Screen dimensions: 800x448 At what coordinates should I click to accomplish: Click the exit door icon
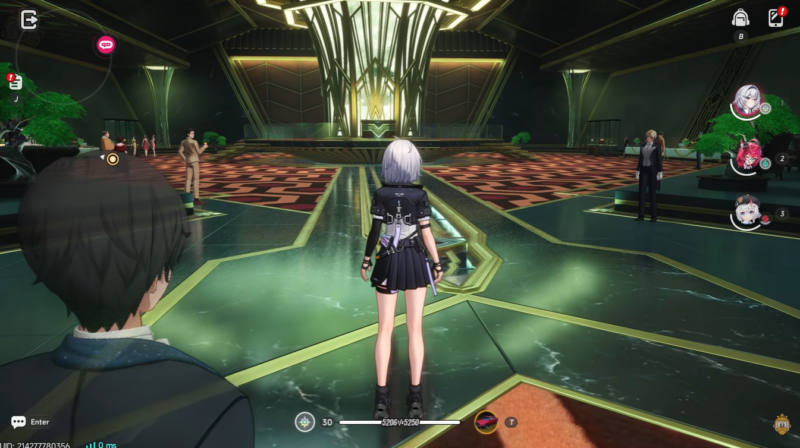click(29, 19)
